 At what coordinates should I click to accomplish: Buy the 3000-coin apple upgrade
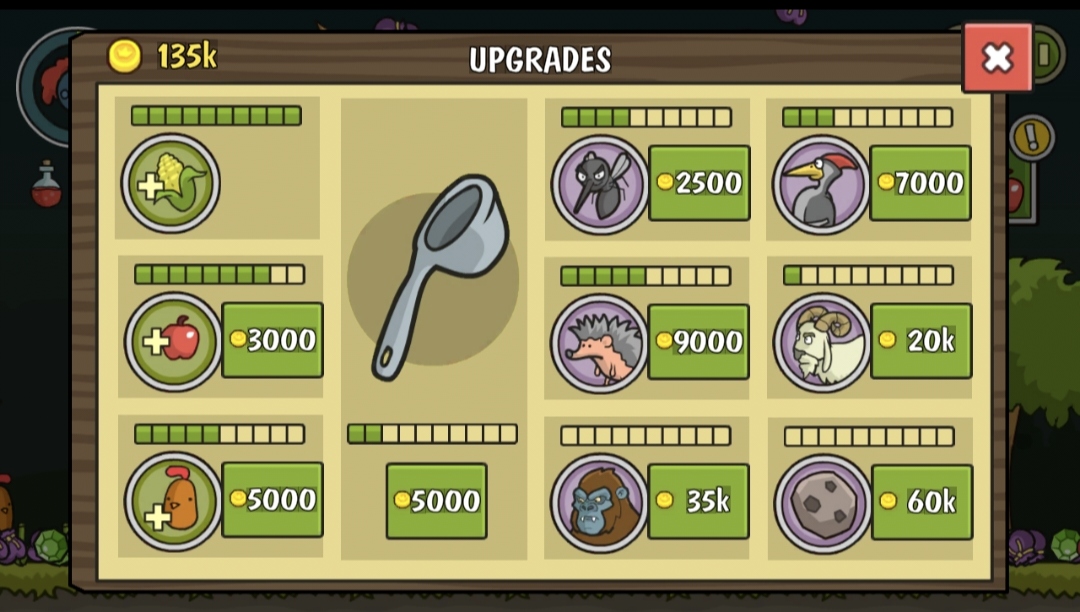pyautogui.click(x=272, y=340)
